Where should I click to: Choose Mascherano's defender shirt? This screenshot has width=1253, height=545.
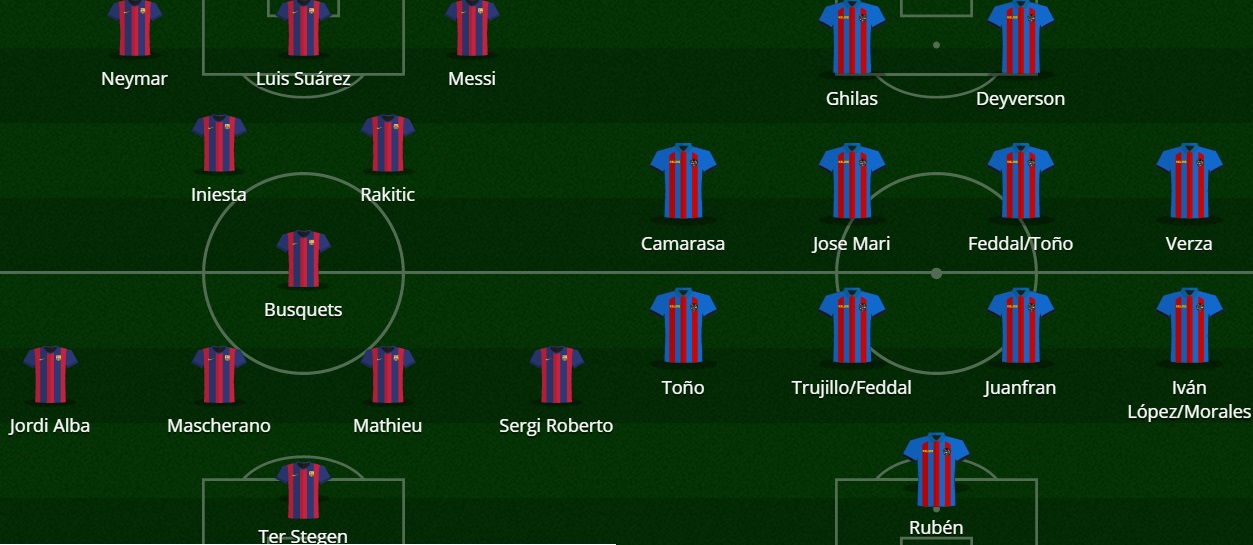[219, 375]
